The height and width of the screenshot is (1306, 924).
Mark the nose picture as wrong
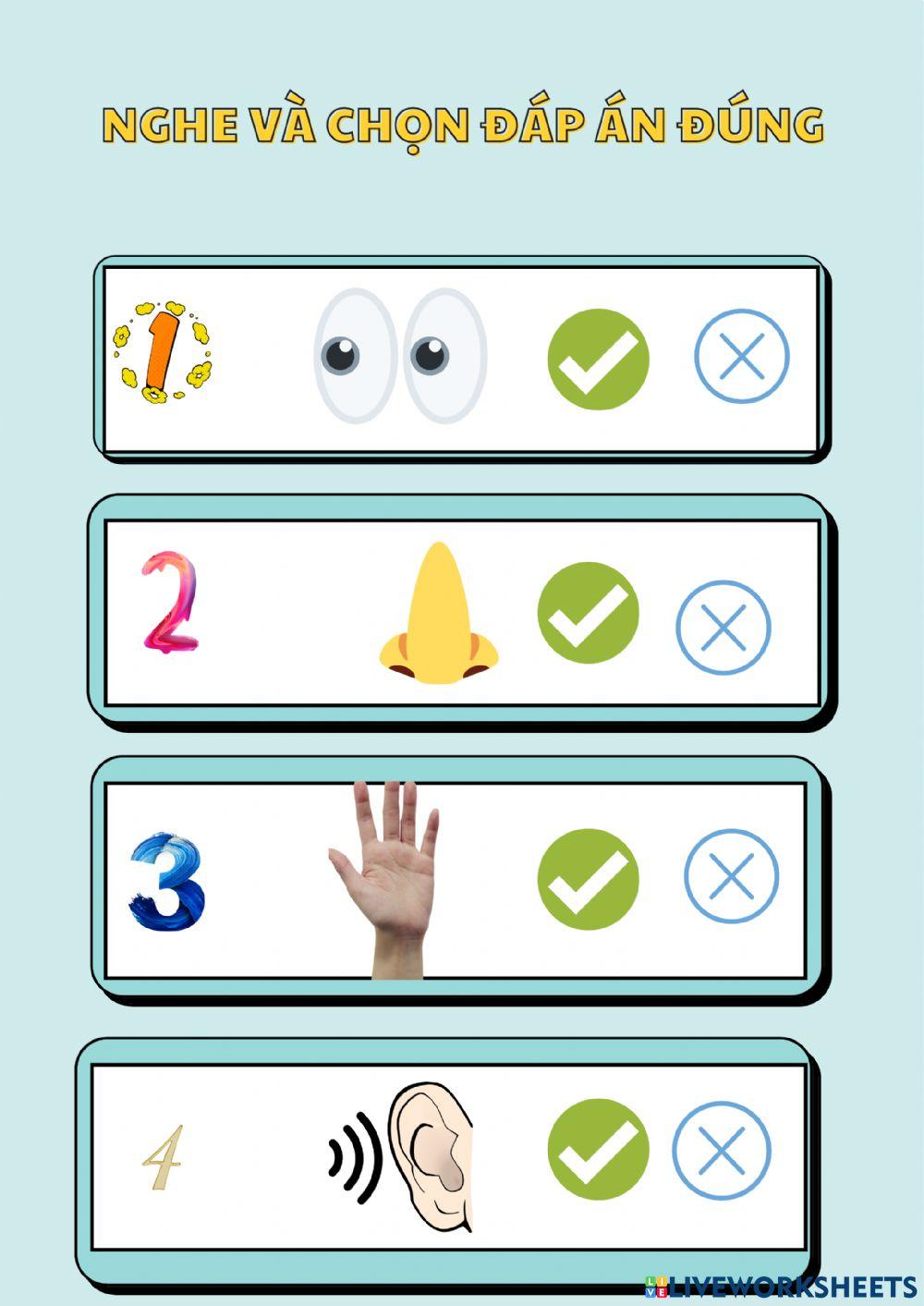[723, 627]
